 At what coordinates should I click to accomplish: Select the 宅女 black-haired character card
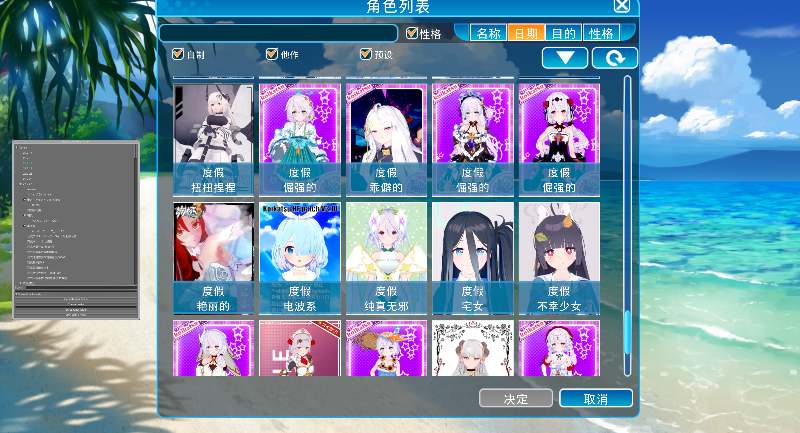click(x=472, y=258)
